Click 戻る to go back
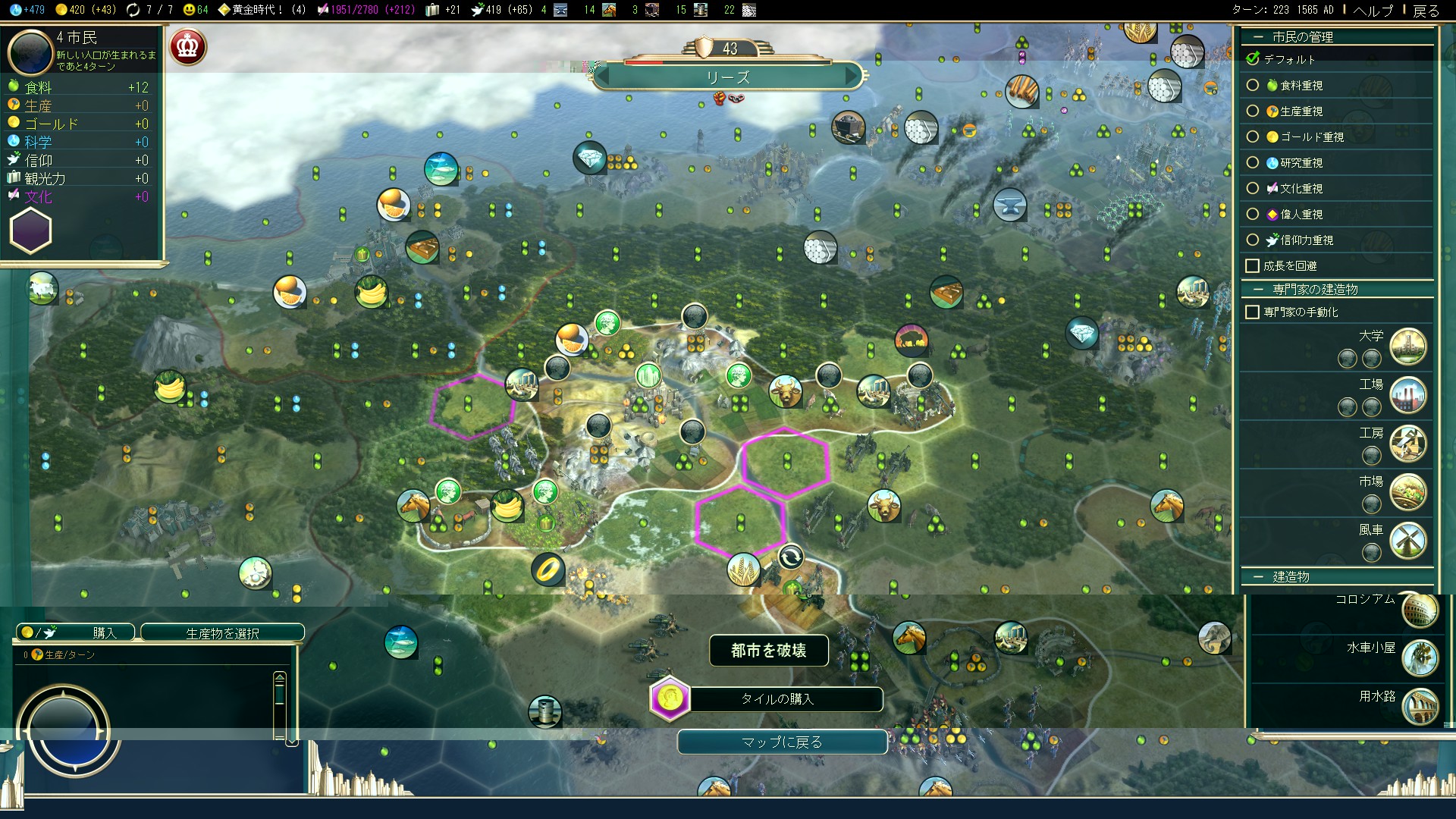Screen dimensions: 1456x819 (x=1426, y=10)
